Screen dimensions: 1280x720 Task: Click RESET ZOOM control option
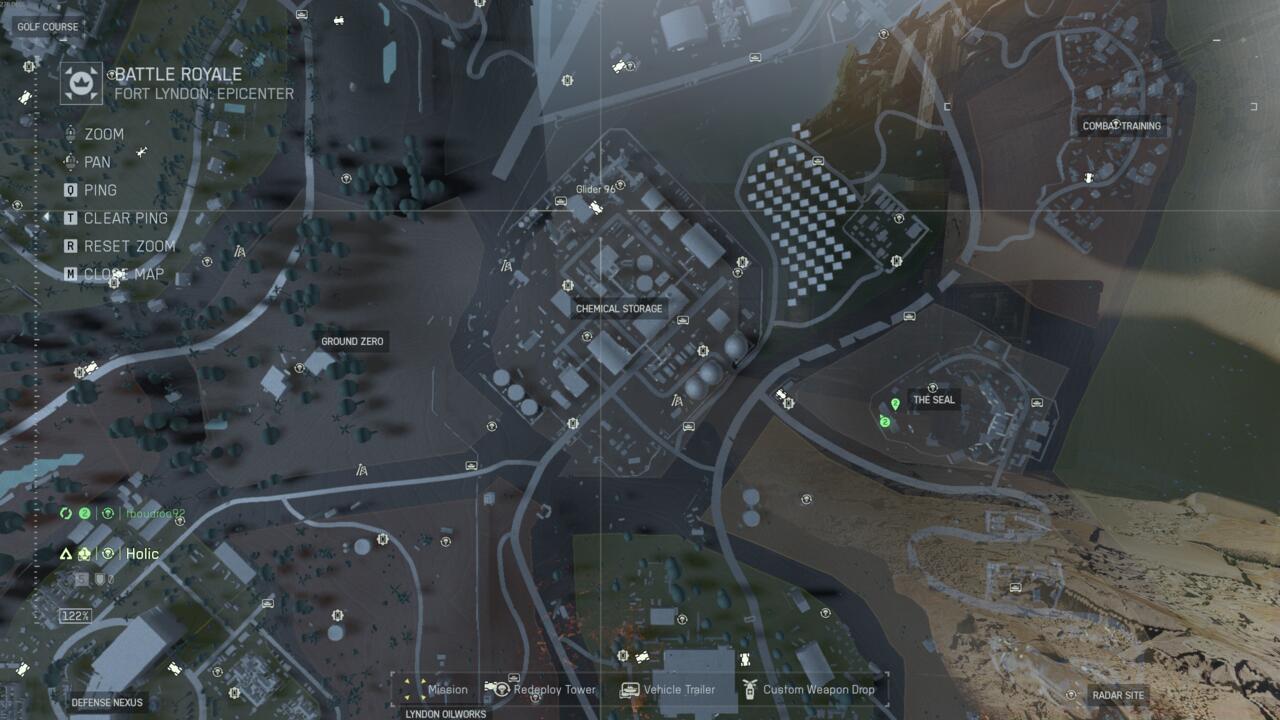(131, 244)
